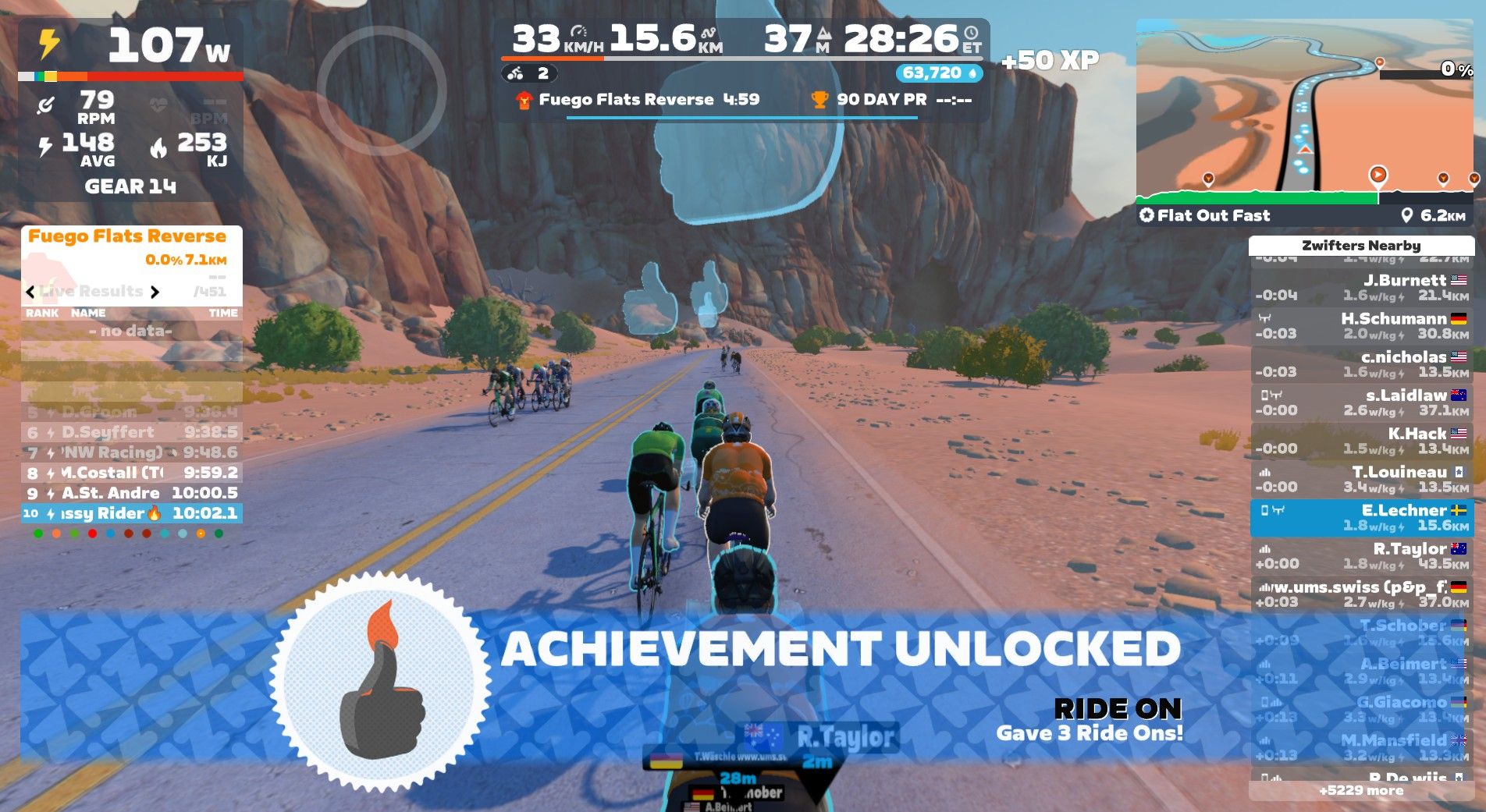The height and width of the screenshot is (812, 1486).
Task: Click highlighted E.Lechner rider row
Action: [x=1361, y=517]
